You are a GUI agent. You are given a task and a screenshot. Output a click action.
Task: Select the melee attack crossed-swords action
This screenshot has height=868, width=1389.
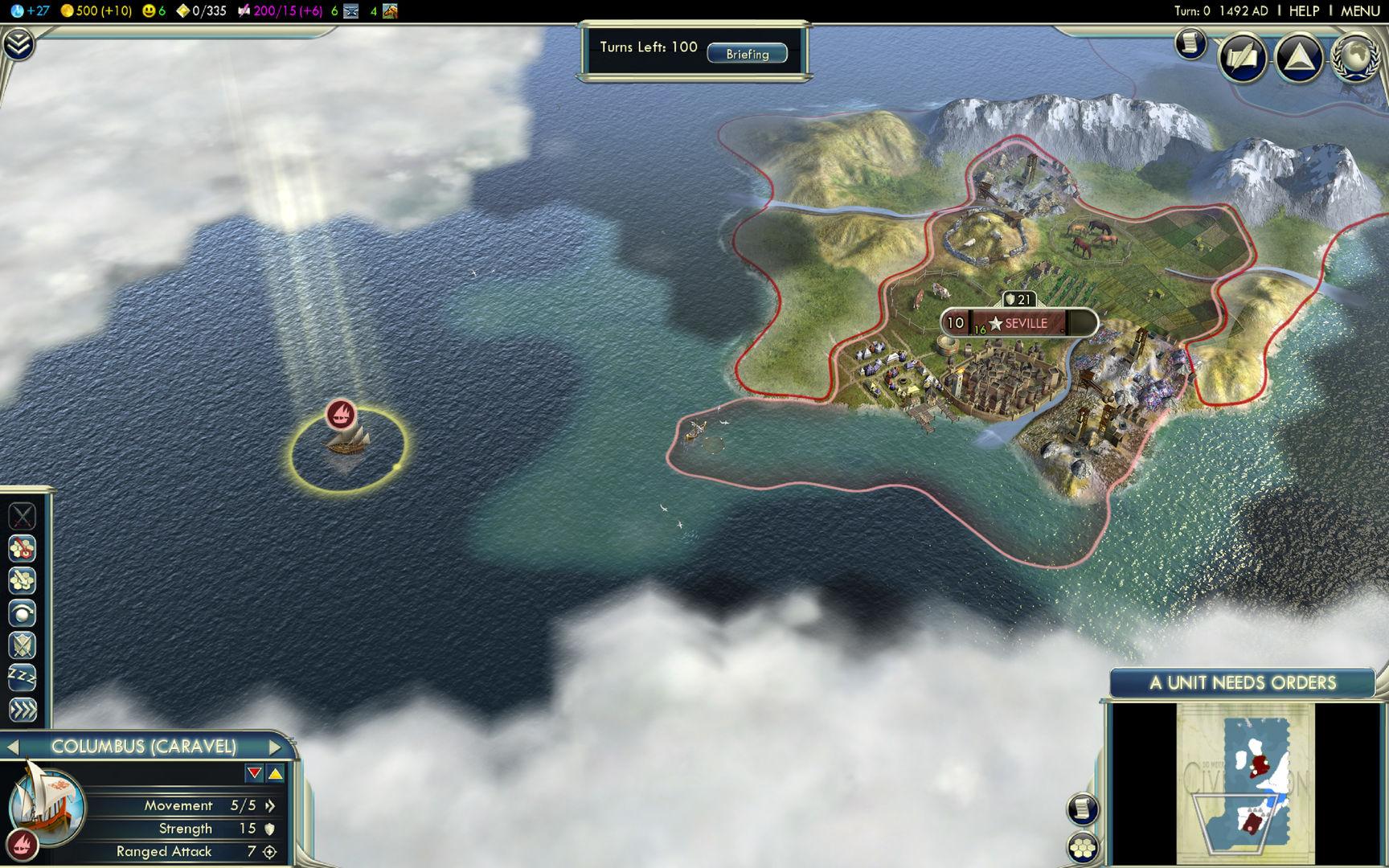(x=22, y=517)
